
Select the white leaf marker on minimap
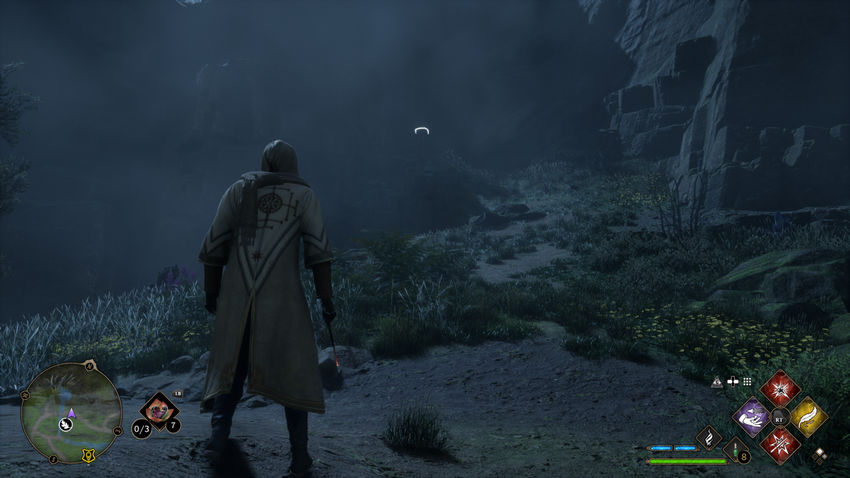coord(65,424)
